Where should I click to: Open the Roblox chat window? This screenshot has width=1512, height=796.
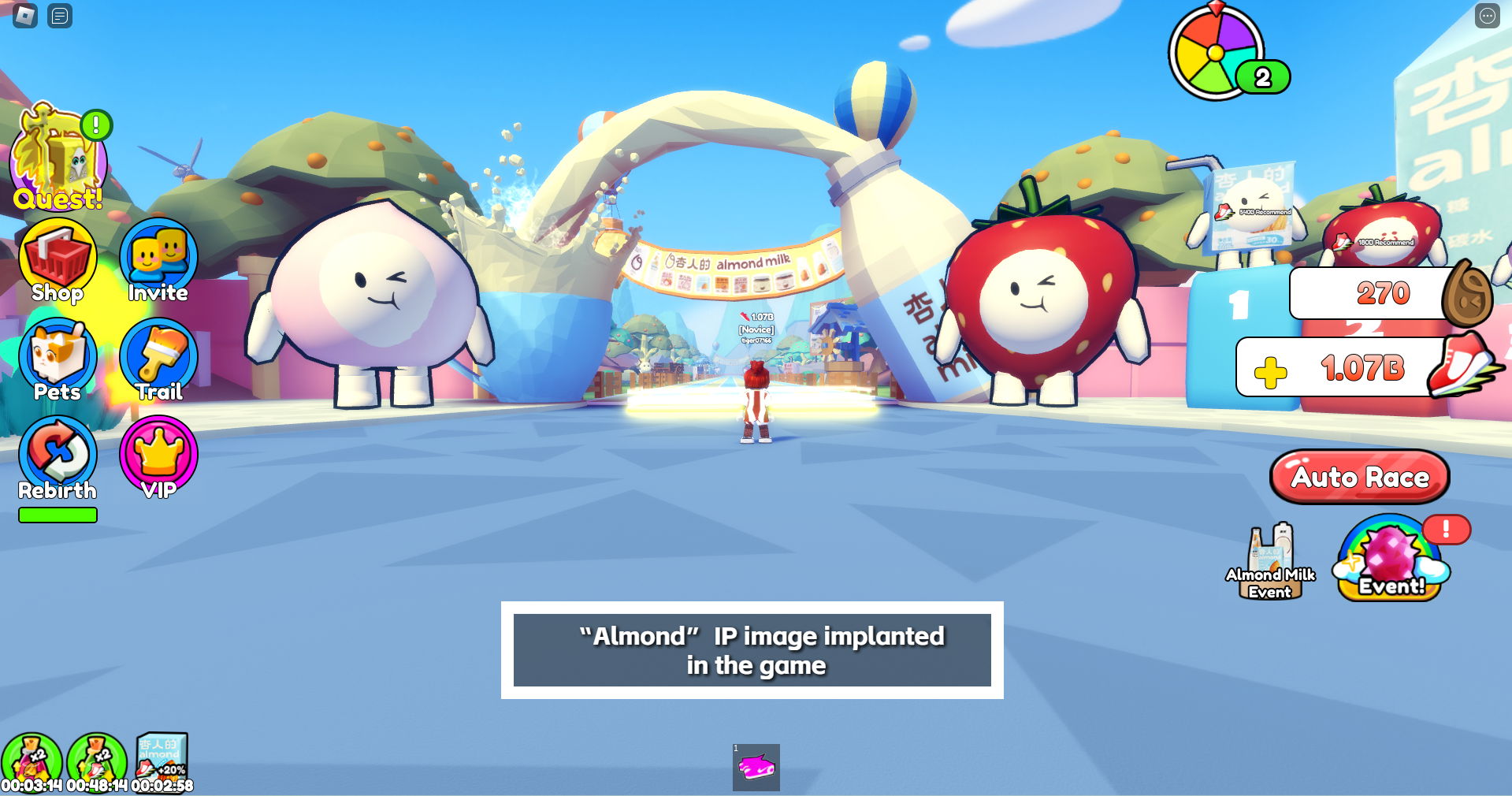(60, 16)
